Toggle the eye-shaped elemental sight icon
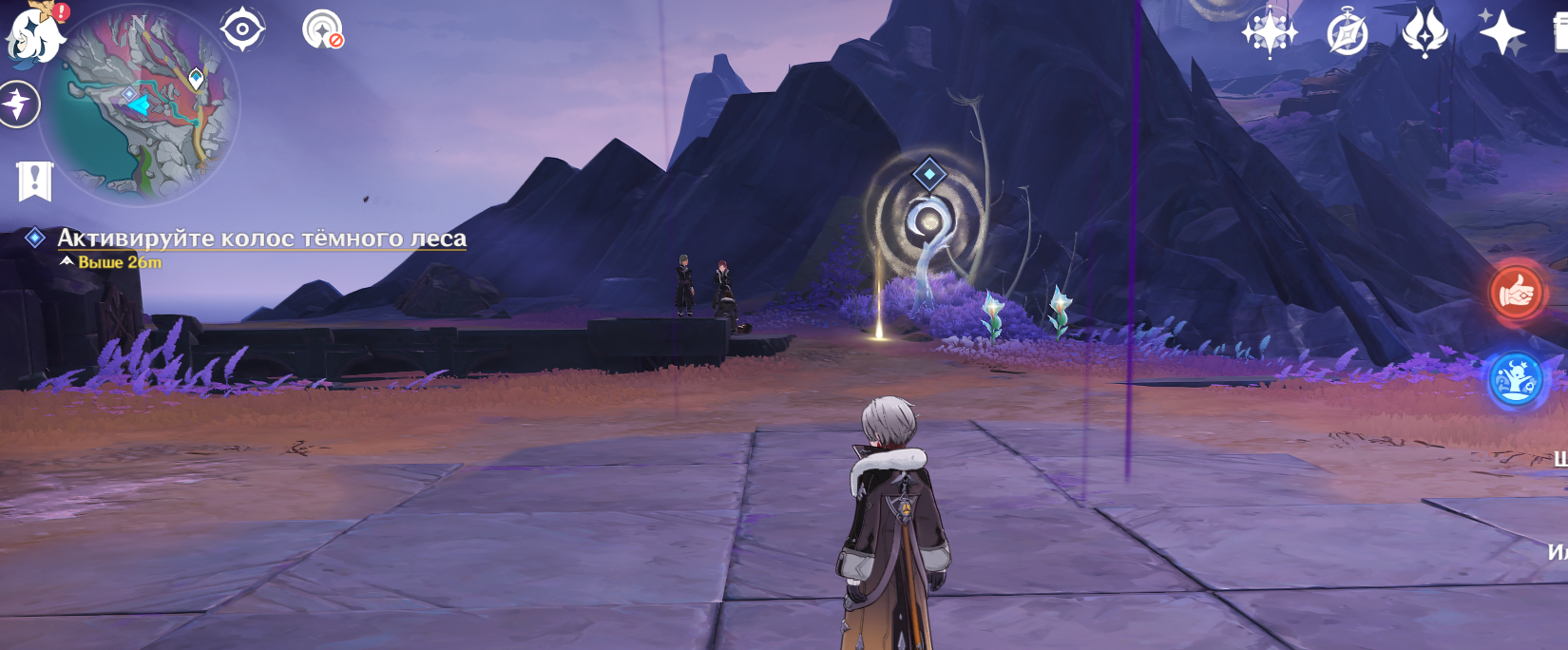 pyautogui.click(x=242, y=29)
